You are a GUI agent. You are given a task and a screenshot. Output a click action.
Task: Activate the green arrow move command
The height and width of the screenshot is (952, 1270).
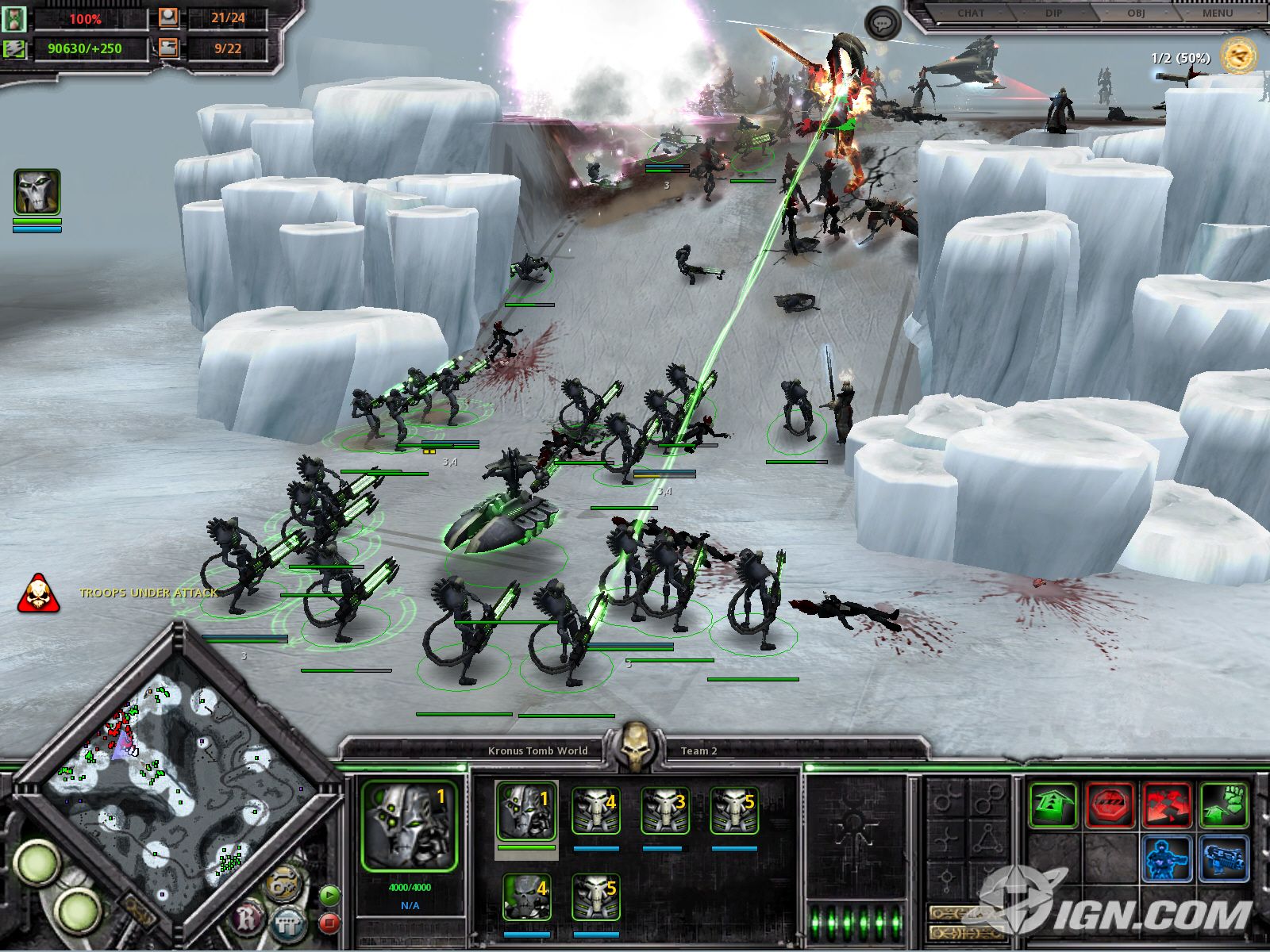[1053, 805]
